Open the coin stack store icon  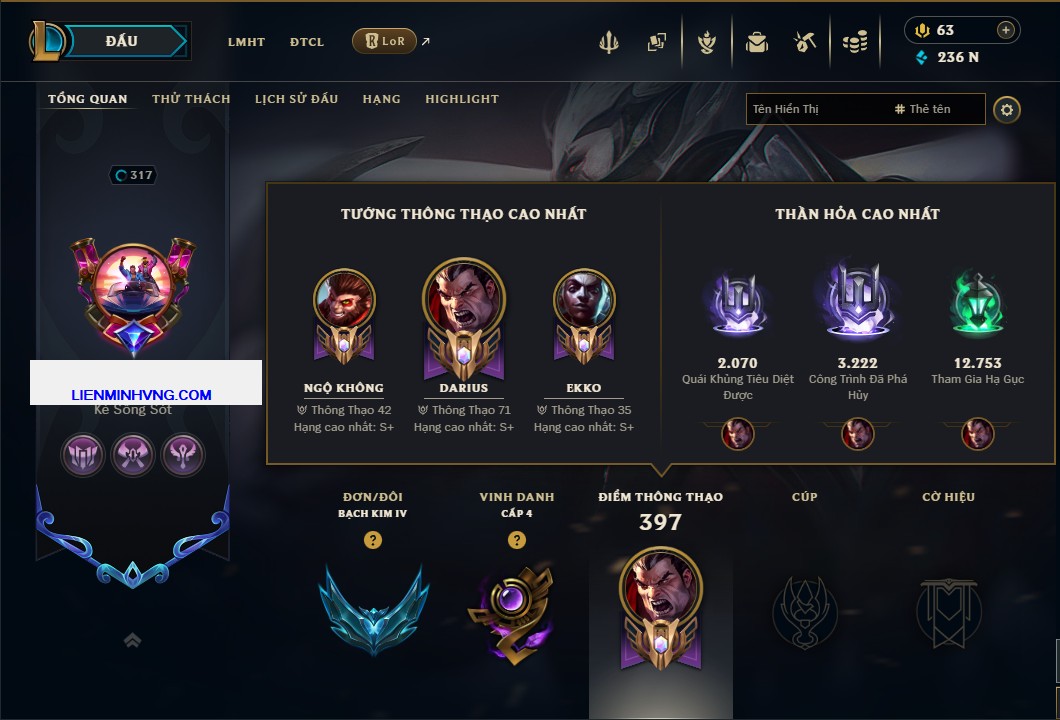854,43
